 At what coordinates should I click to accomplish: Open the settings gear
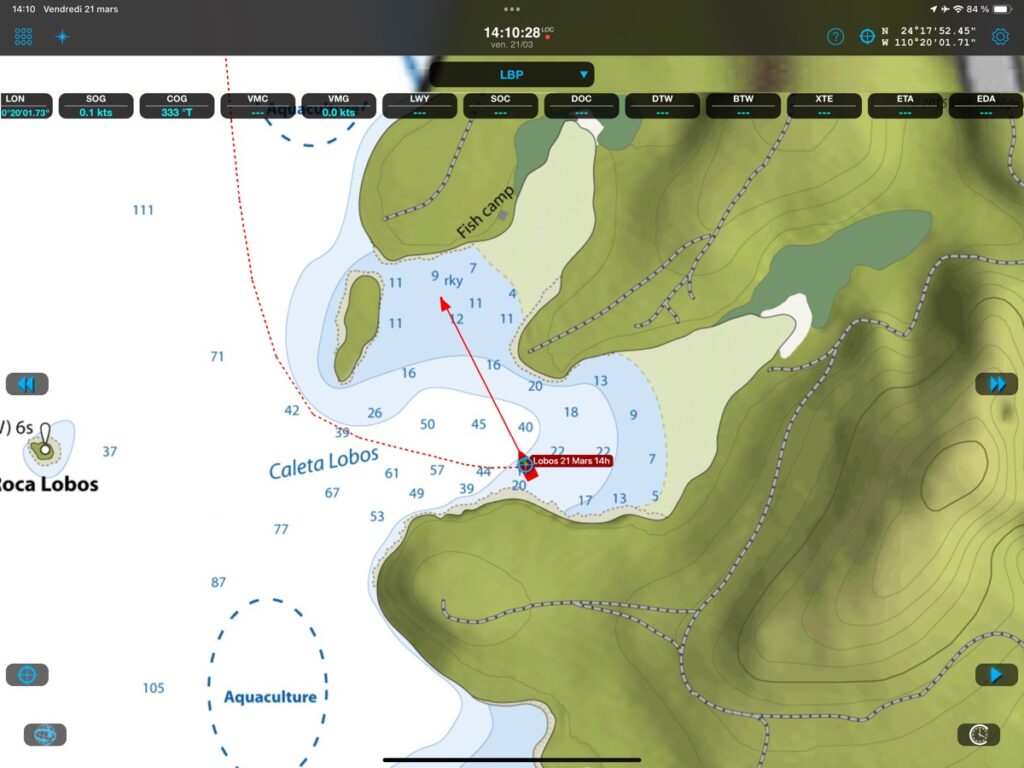[1000, 37]
